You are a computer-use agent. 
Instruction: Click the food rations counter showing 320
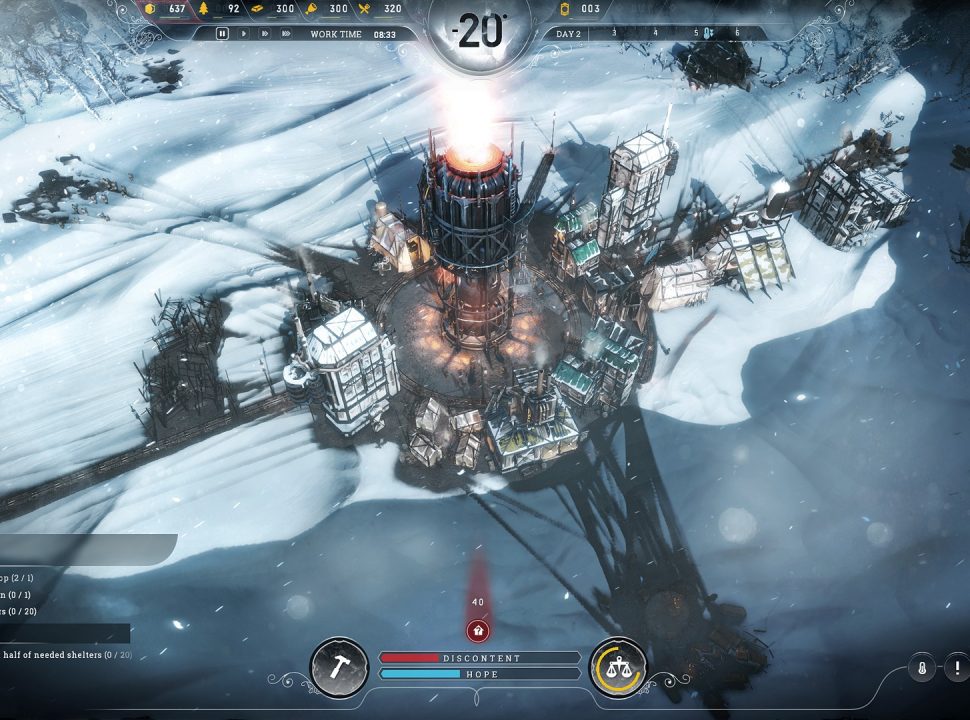tap(383, 9)
